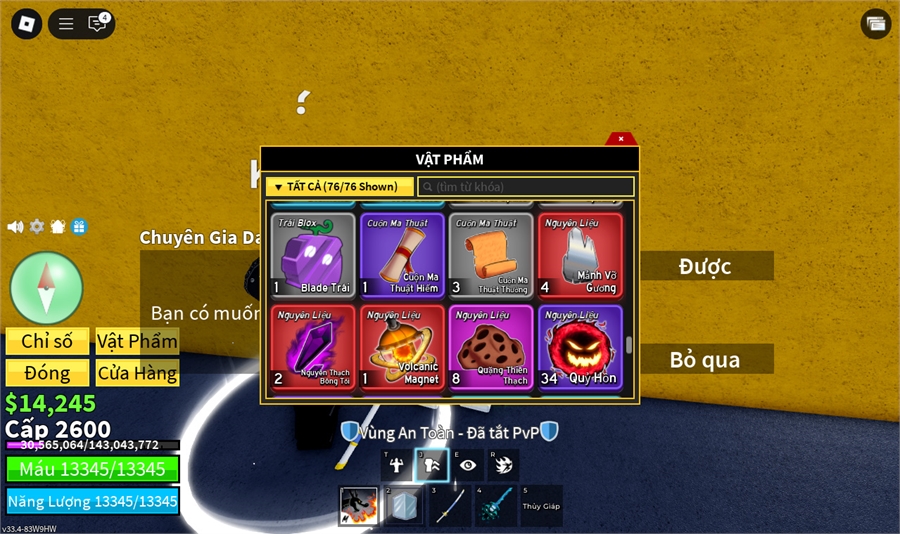This screenshot has width=900, height=534.
Task: Select the Nguyên Thạch Bóng Tối item
Action: (313, 347)
